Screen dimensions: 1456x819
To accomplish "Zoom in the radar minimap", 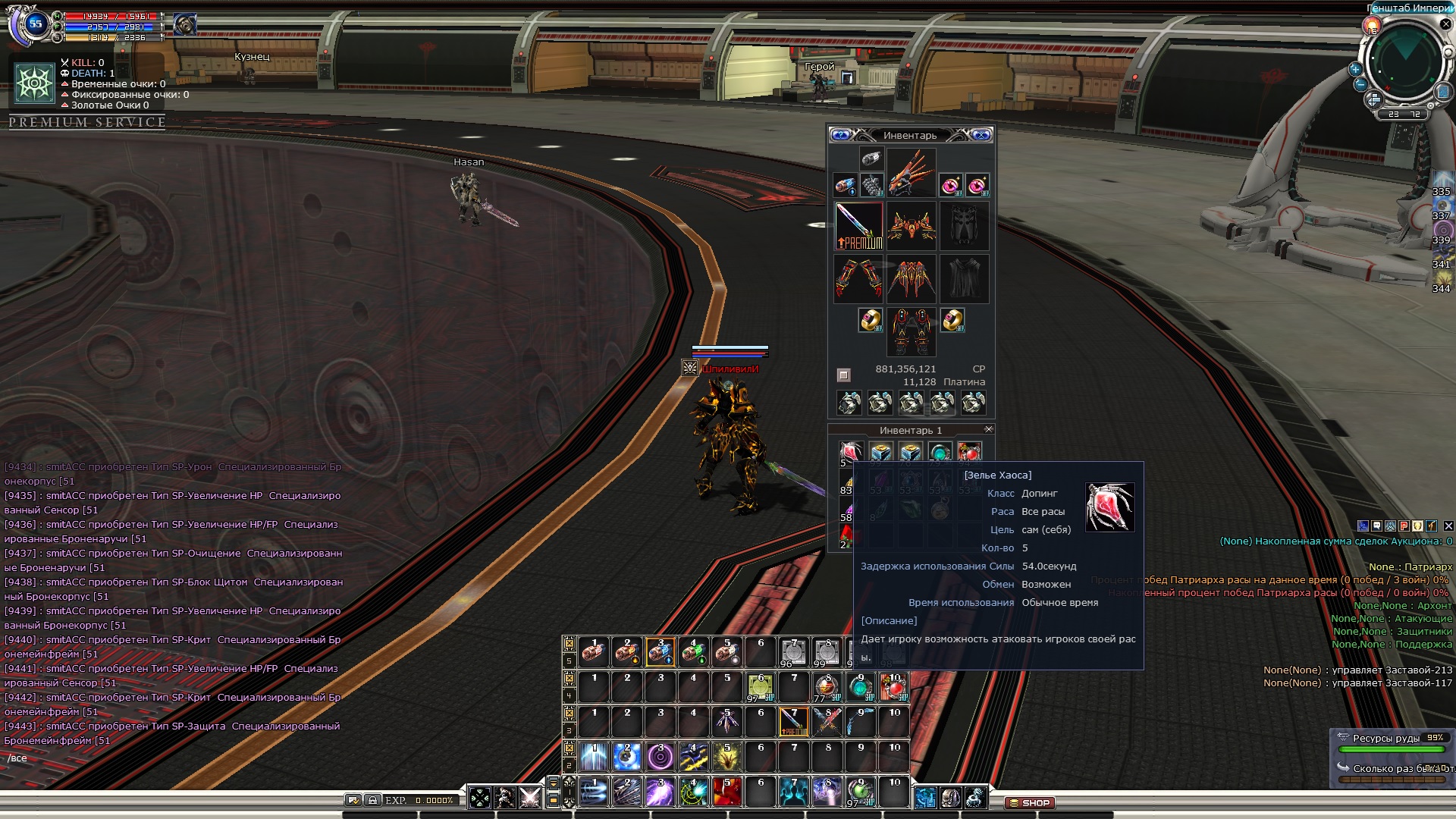I will 1355,69.
